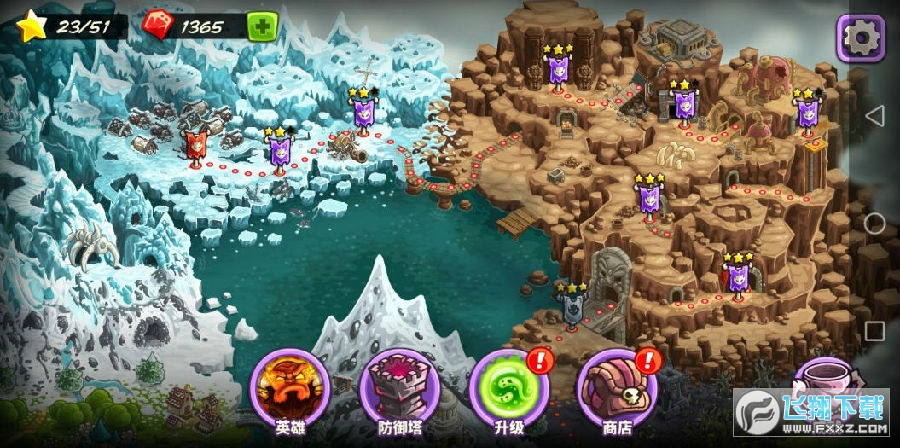Select the grey flag level by the stone gate

(x=573, y=304)
